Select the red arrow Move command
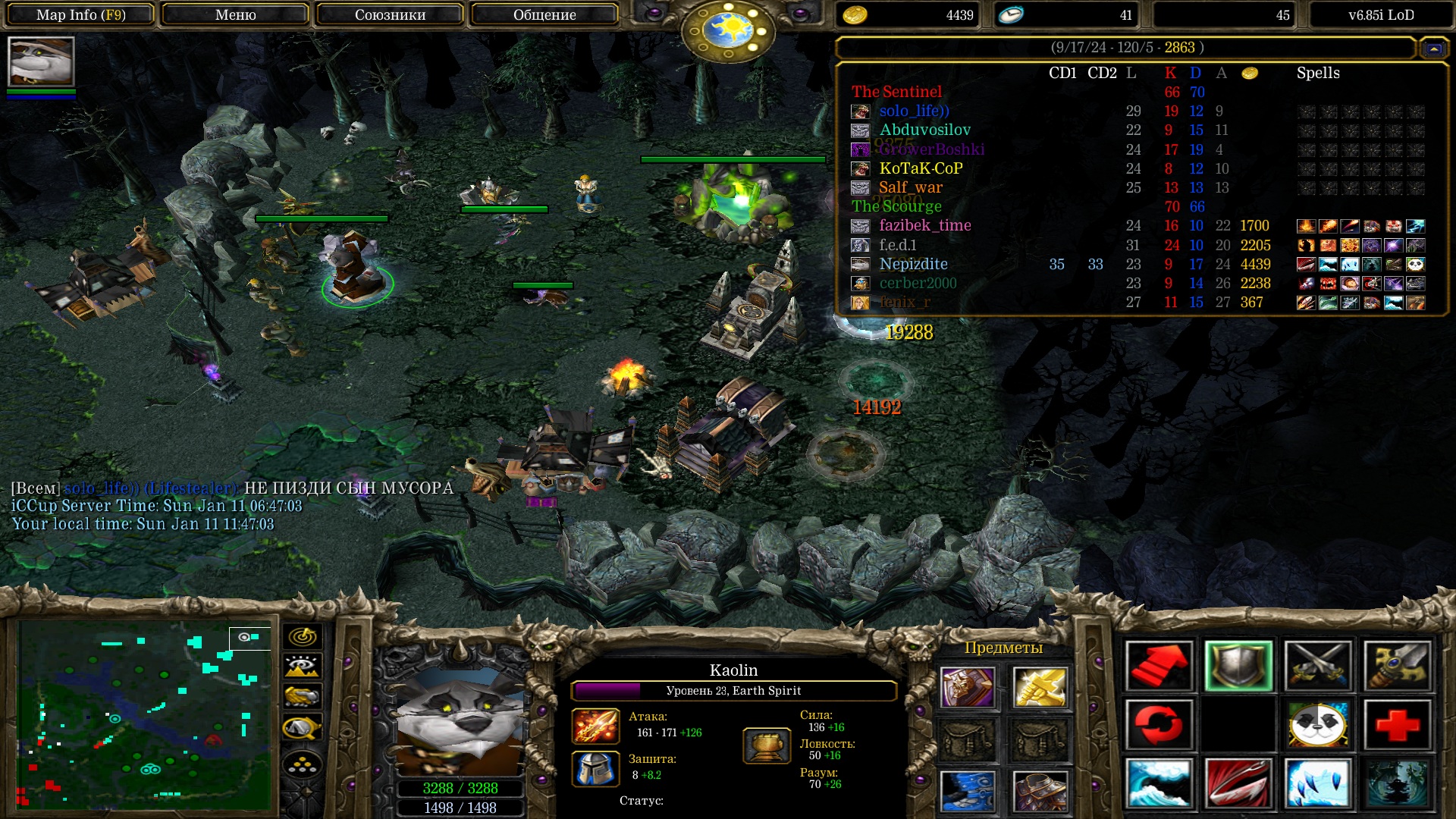This screenshot has width=1456, height=819. click(x=1159, y=666)
